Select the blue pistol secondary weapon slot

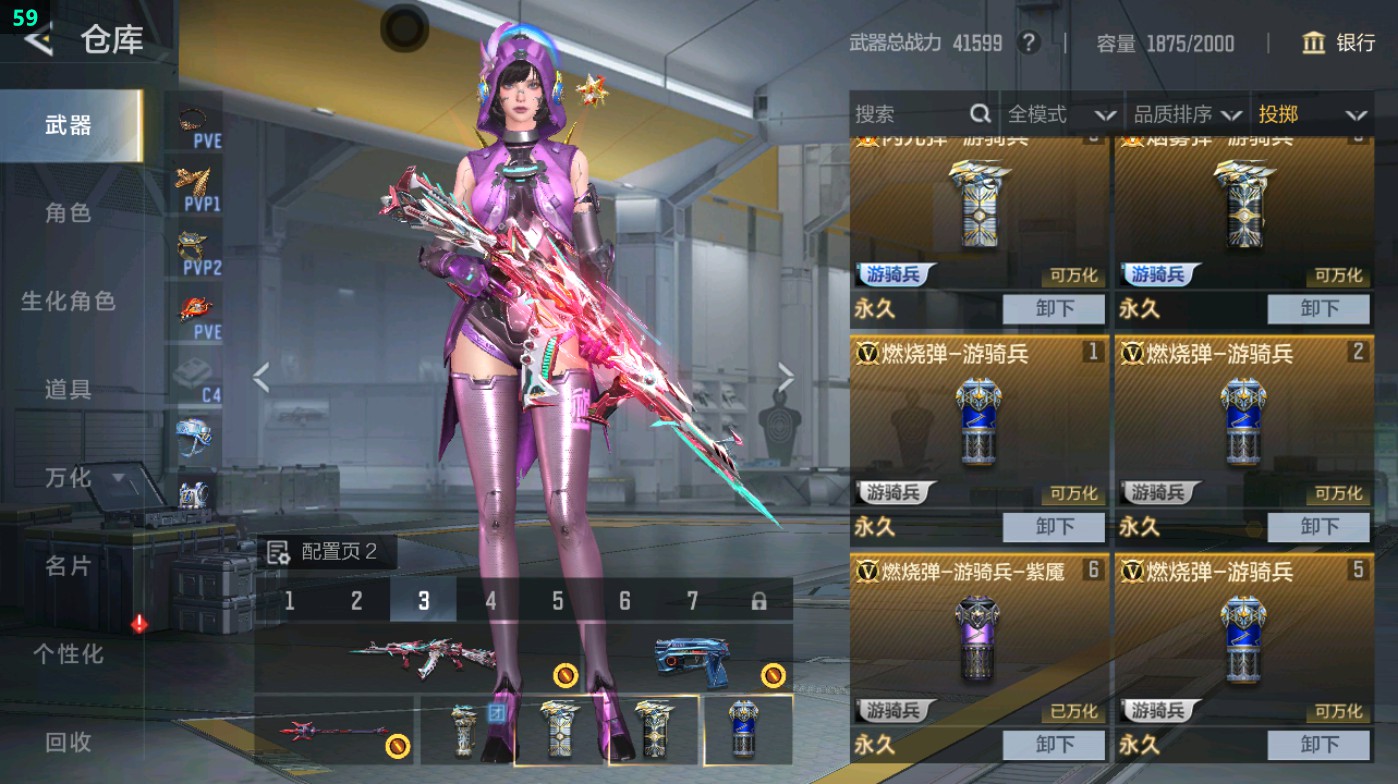(692, 660)
